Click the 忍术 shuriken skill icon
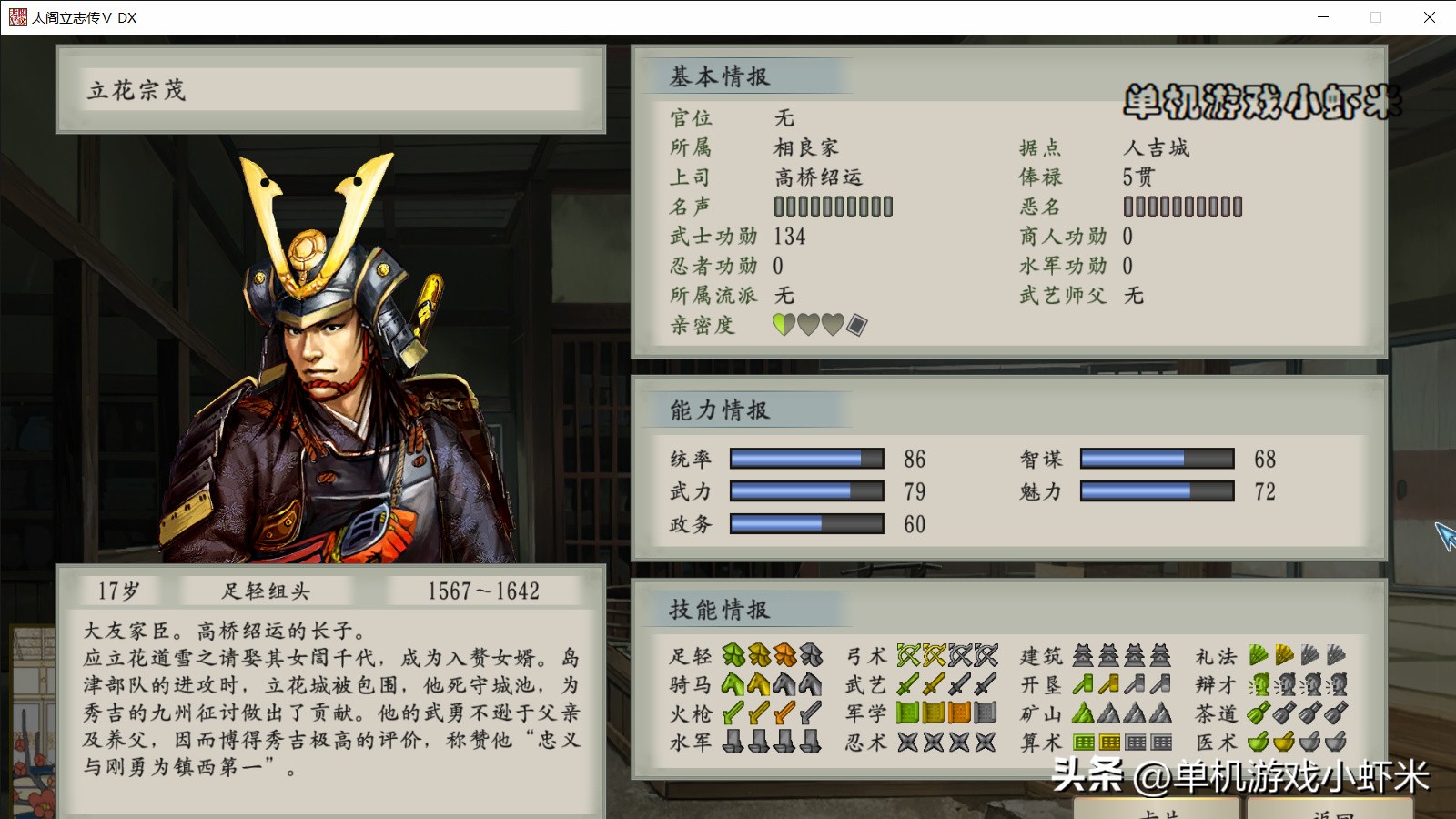The width and height of the screenshot is (1456, 819). click(907, 743)
